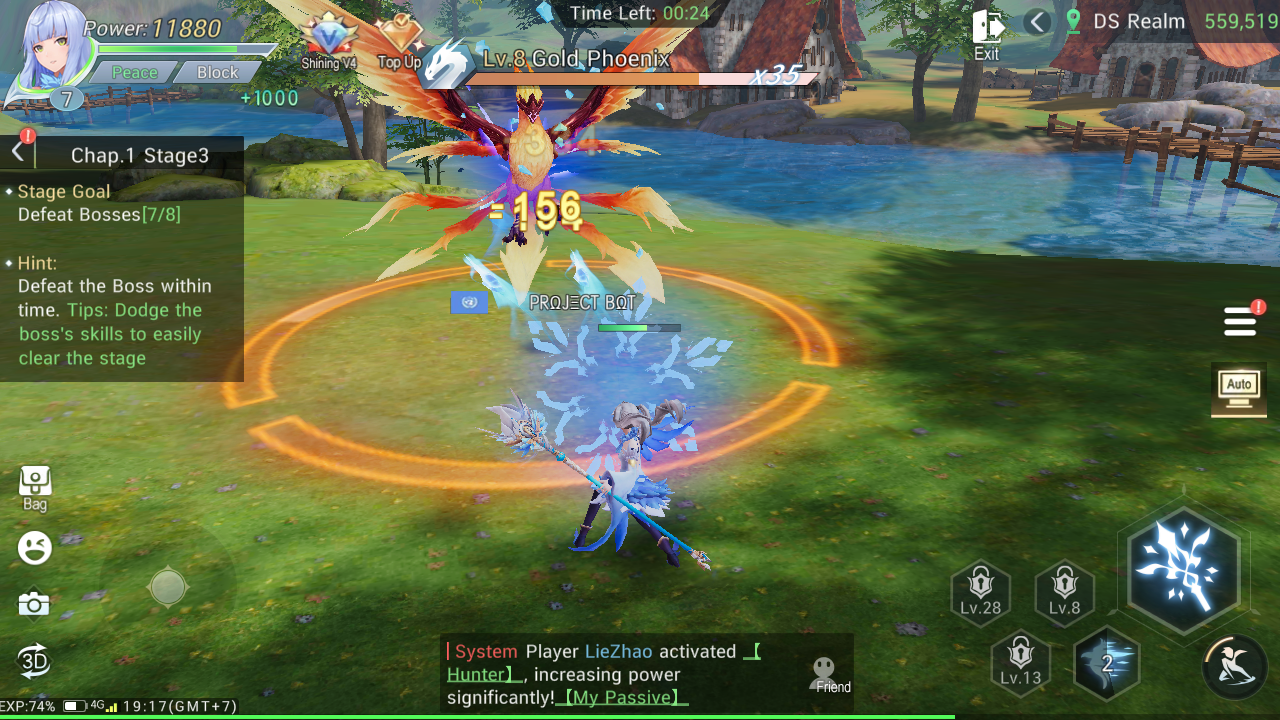Toggle the 3D view mode
Image resolution: width=1280 pixels, height=720 pixels.
pyautogui.click(x=34, y=661)
